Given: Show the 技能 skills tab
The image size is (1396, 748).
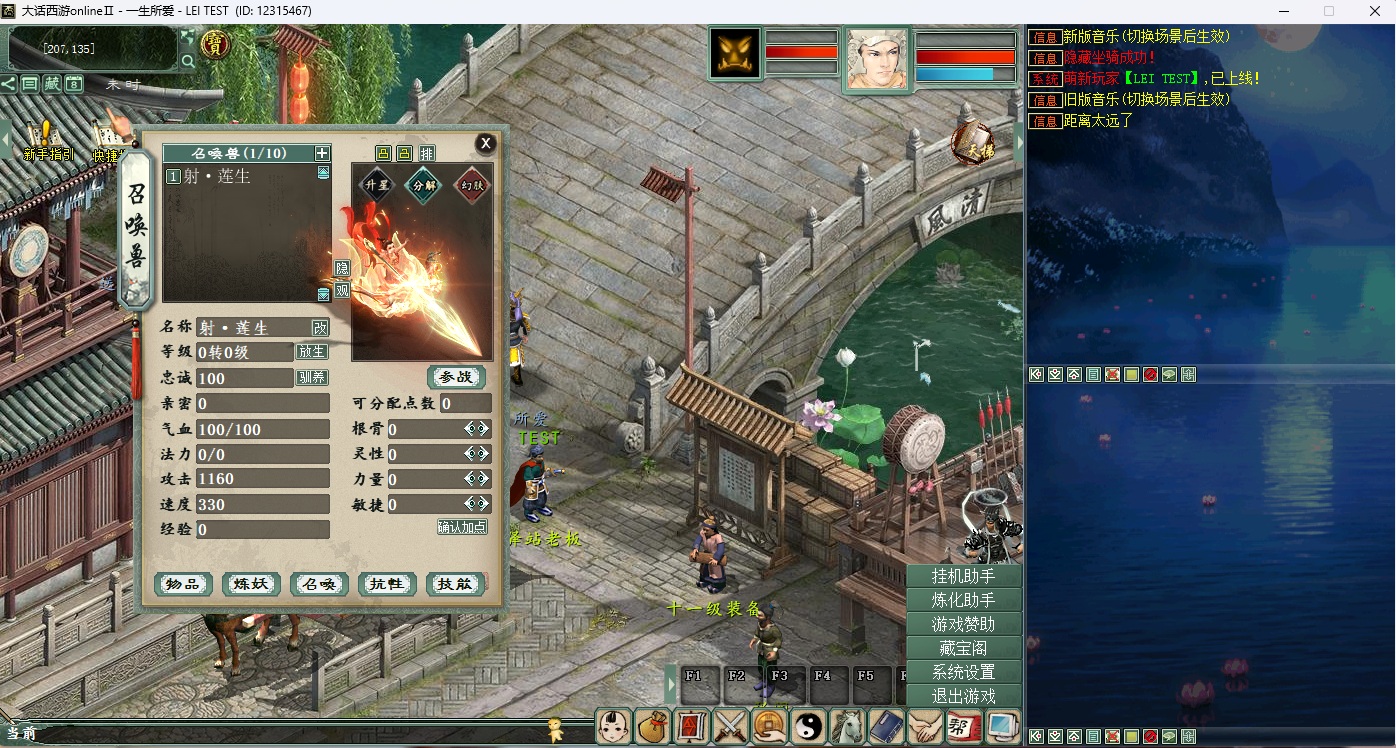Looking at the screenshot, I should coord(455,584).
